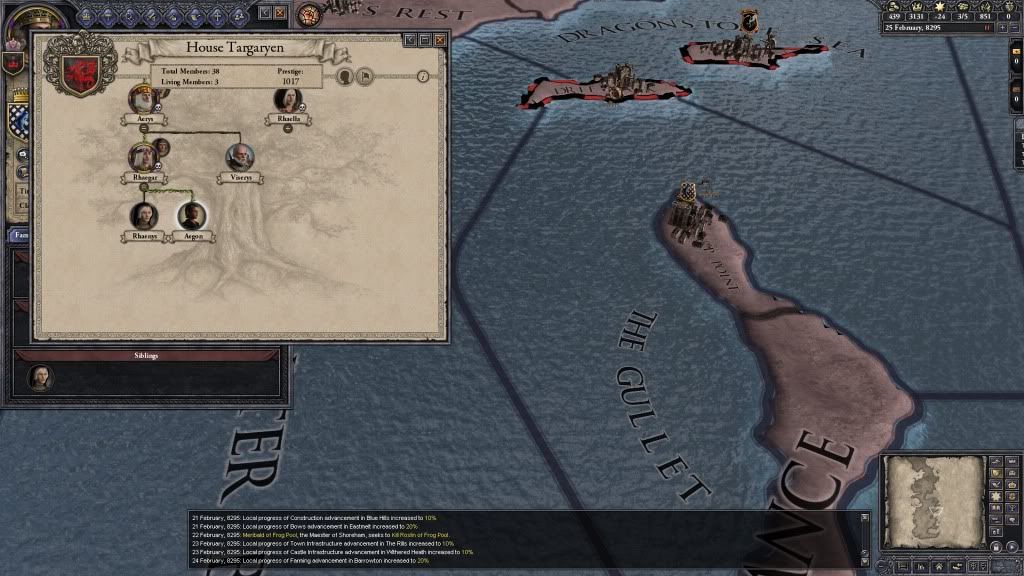Close the House Targaryen family tree window
The height and width of the screenshot is (576, 1024).
pyautogui.click(x=439, y=39)
